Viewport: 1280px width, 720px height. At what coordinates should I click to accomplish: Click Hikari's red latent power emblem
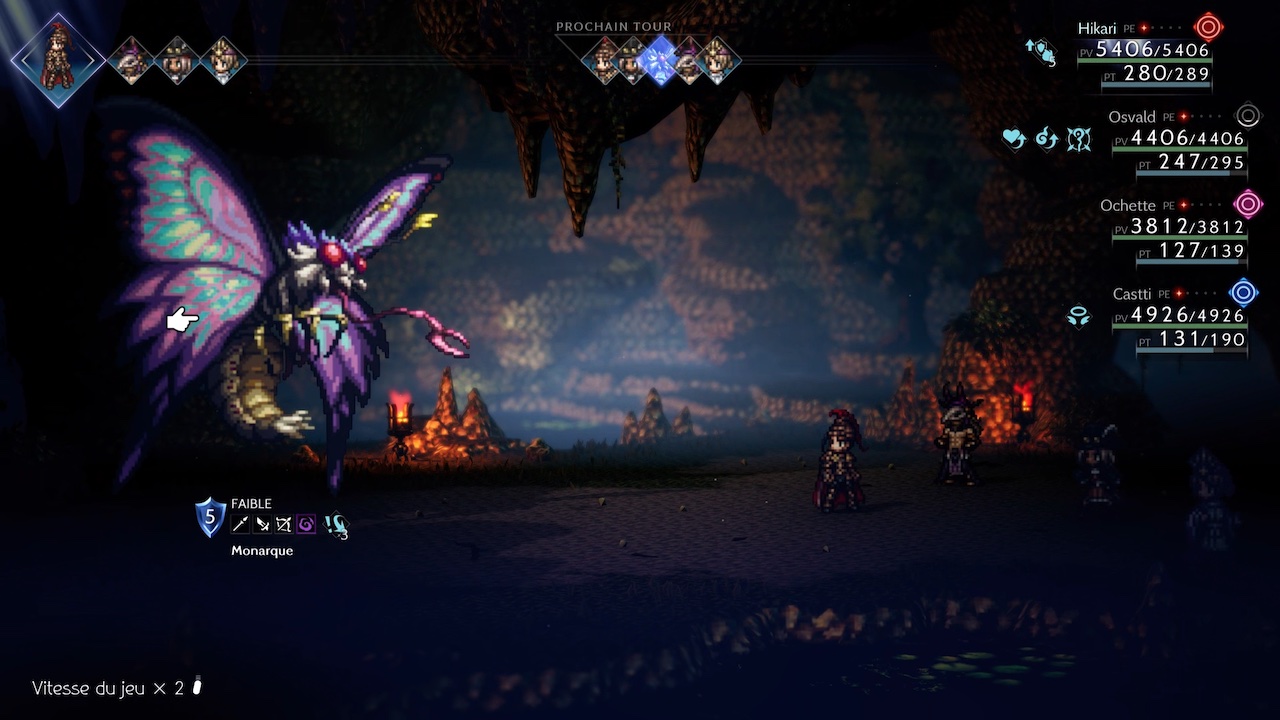[x=1209, y=28]
